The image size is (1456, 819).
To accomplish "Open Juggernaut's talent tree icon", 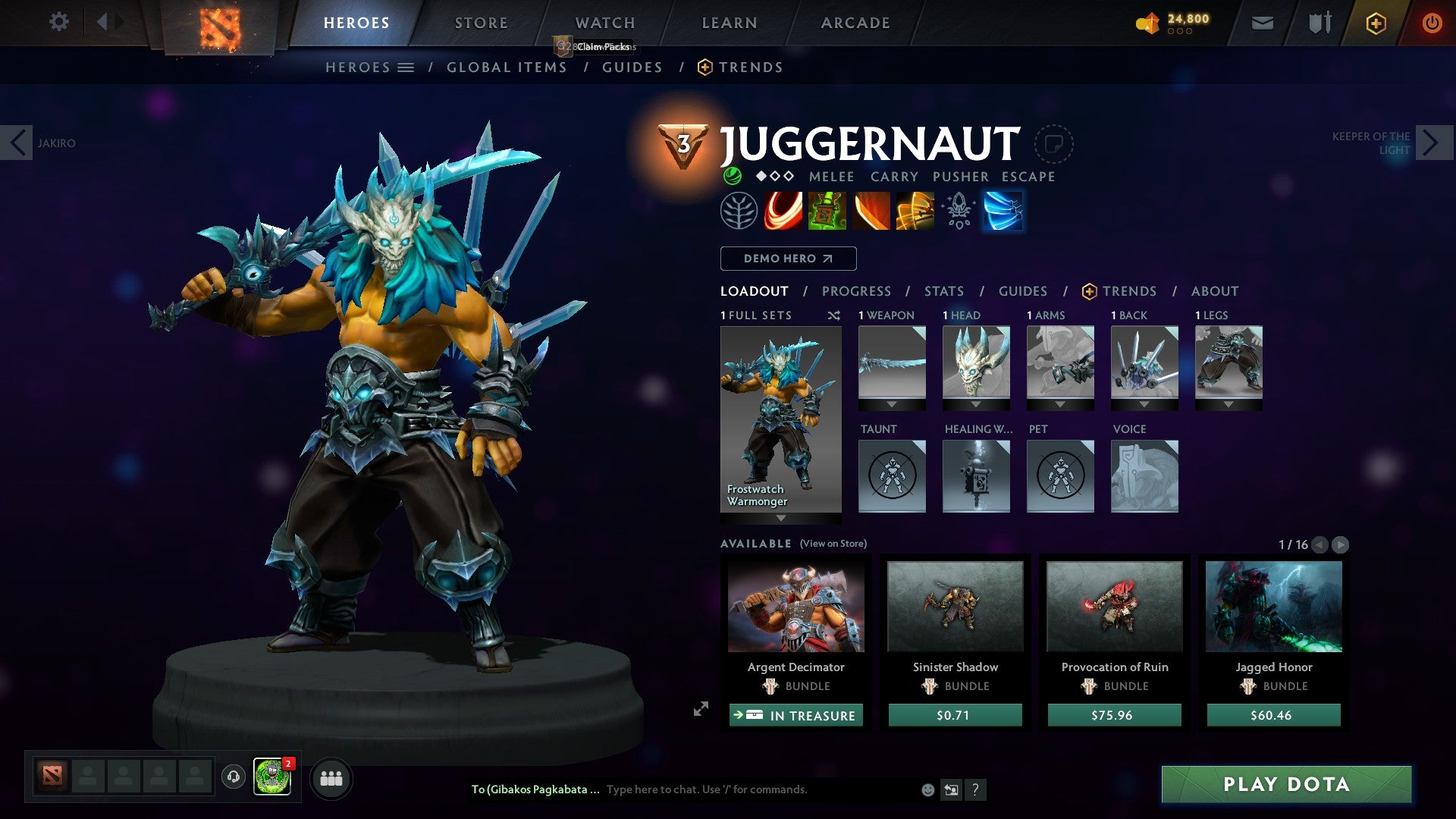I will pyautogui.click(x=738, y=211).
